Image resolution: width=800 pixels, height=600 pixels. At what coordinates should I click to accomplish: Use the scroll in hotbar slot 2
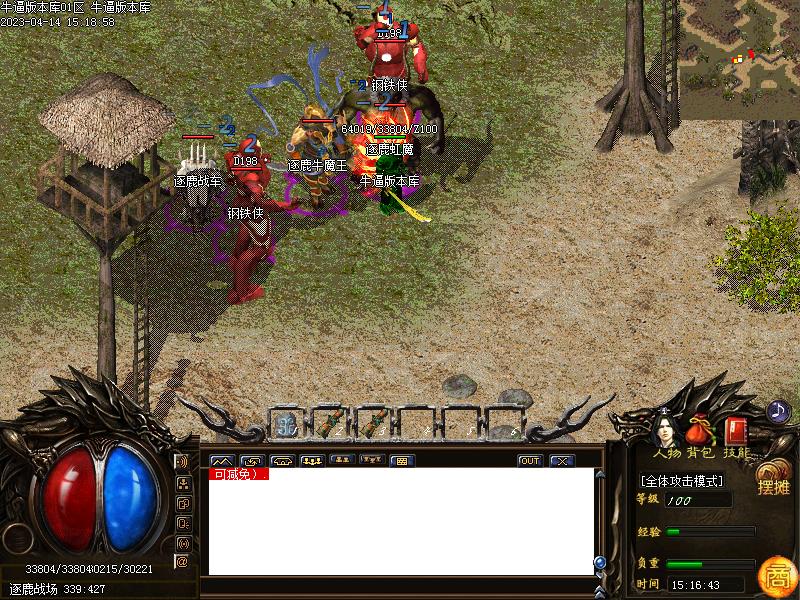tap(329, 424)
